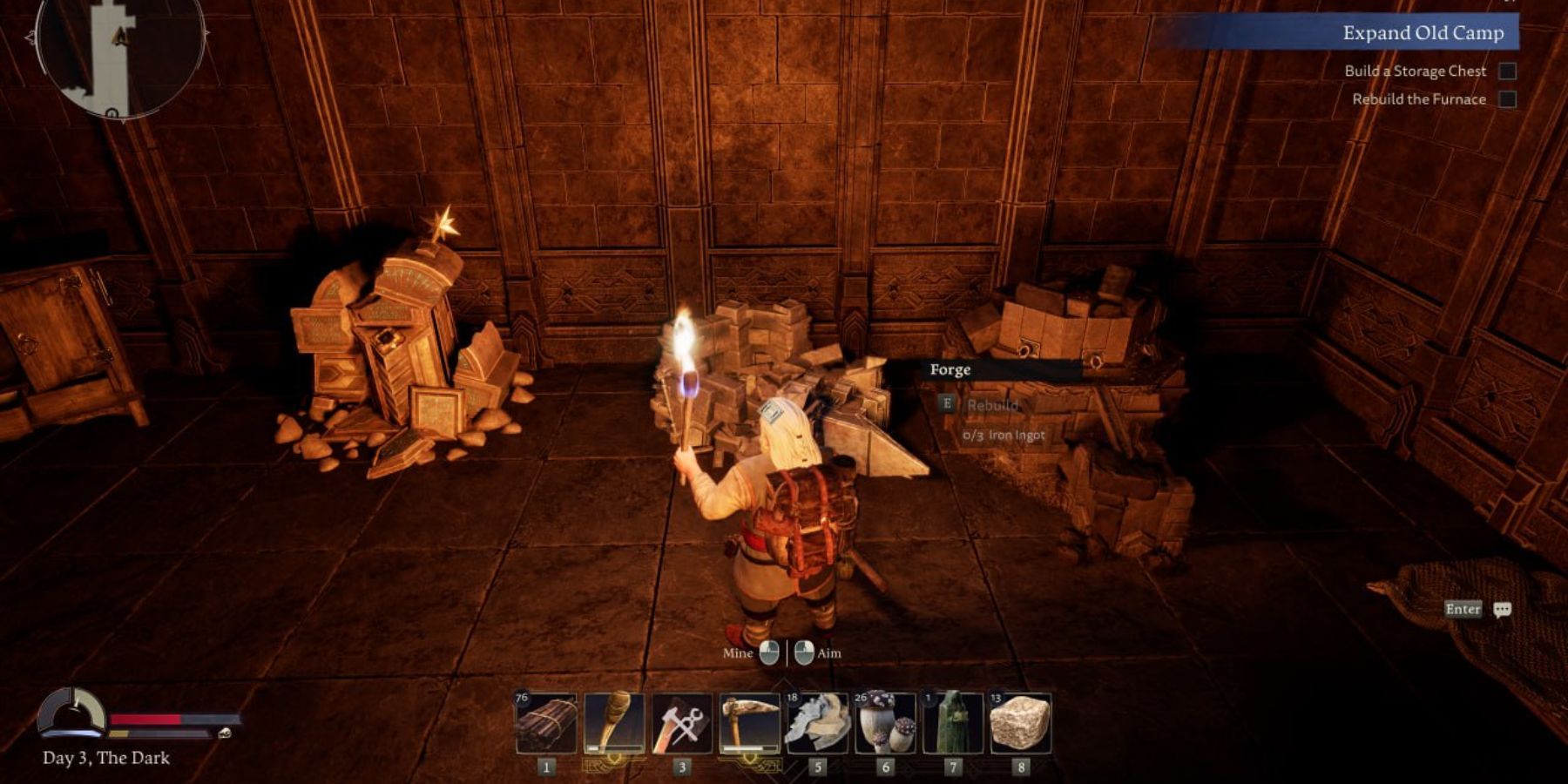The height and width of the screenshot is (784, 1568).
Task: Select the wood bundle hotbar slot
Action: click(546, 722)
